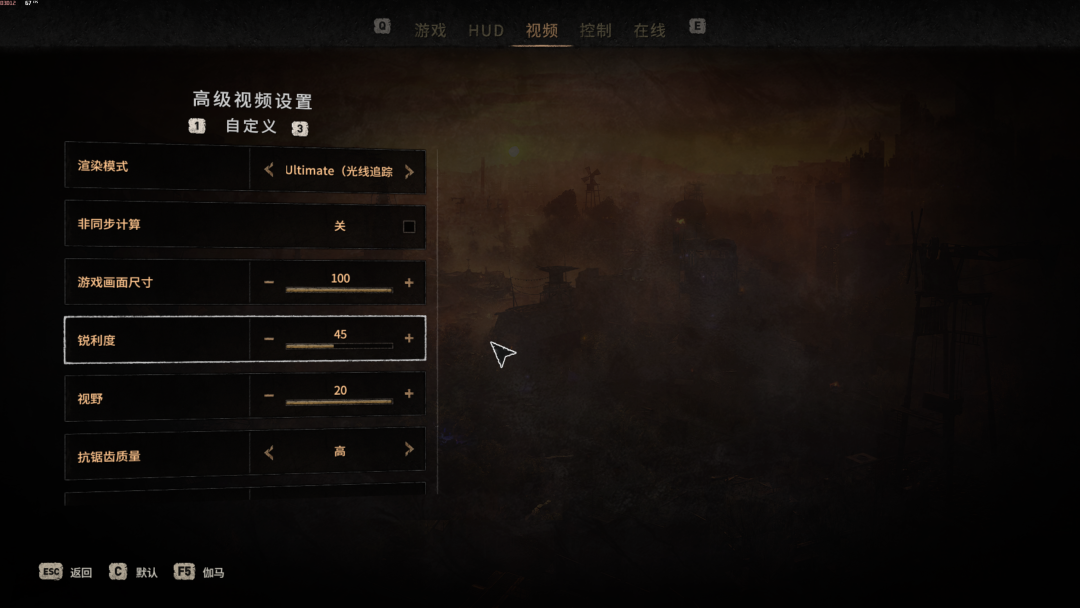Decrease 锐利度 with the minus button
The width and height of the screenshot is (1080, 608).
(x=269, y=339)
